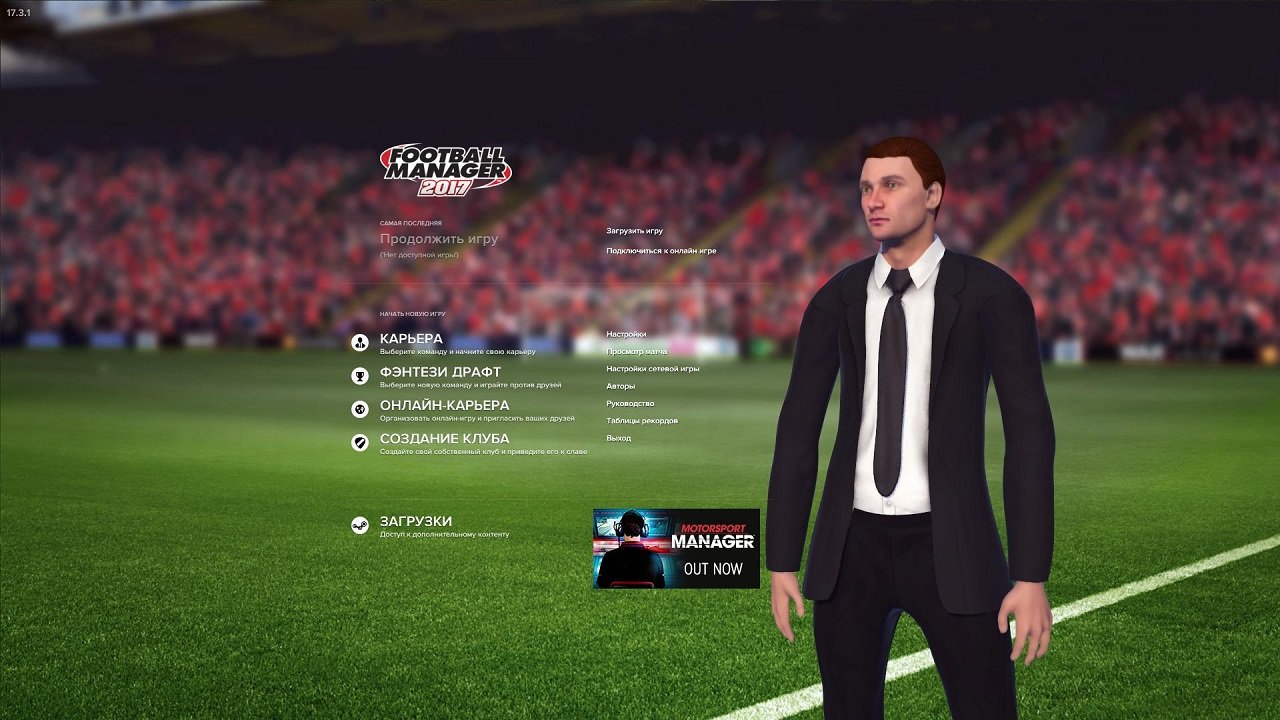The image size is (1280, 720).
Task: Open Таблицы рекордов (Record tables)
Action: pyautogui.click(x=641, y=421)
